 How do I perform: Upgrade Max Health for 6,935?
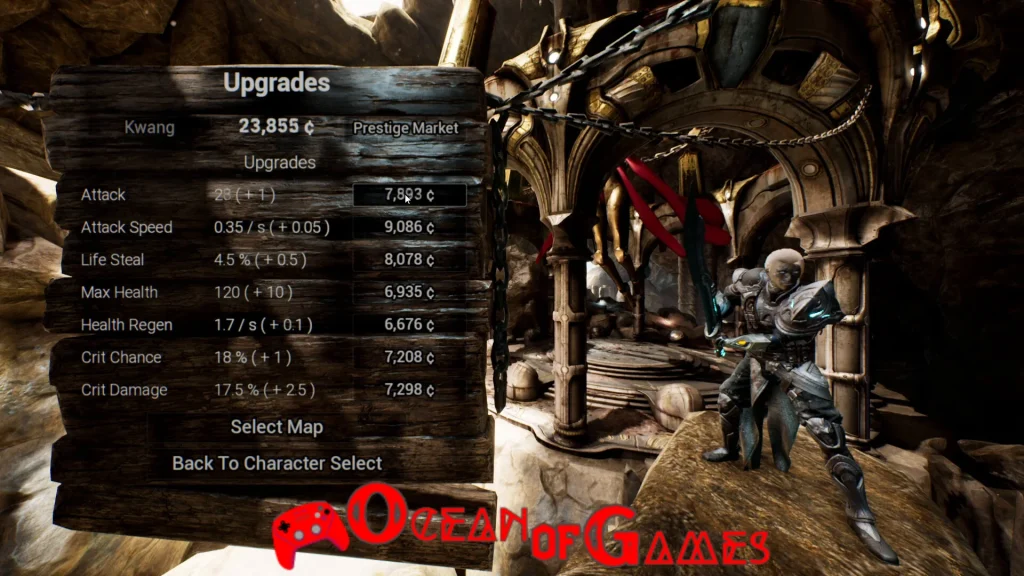pyautogui.click(x=410, y=293)
